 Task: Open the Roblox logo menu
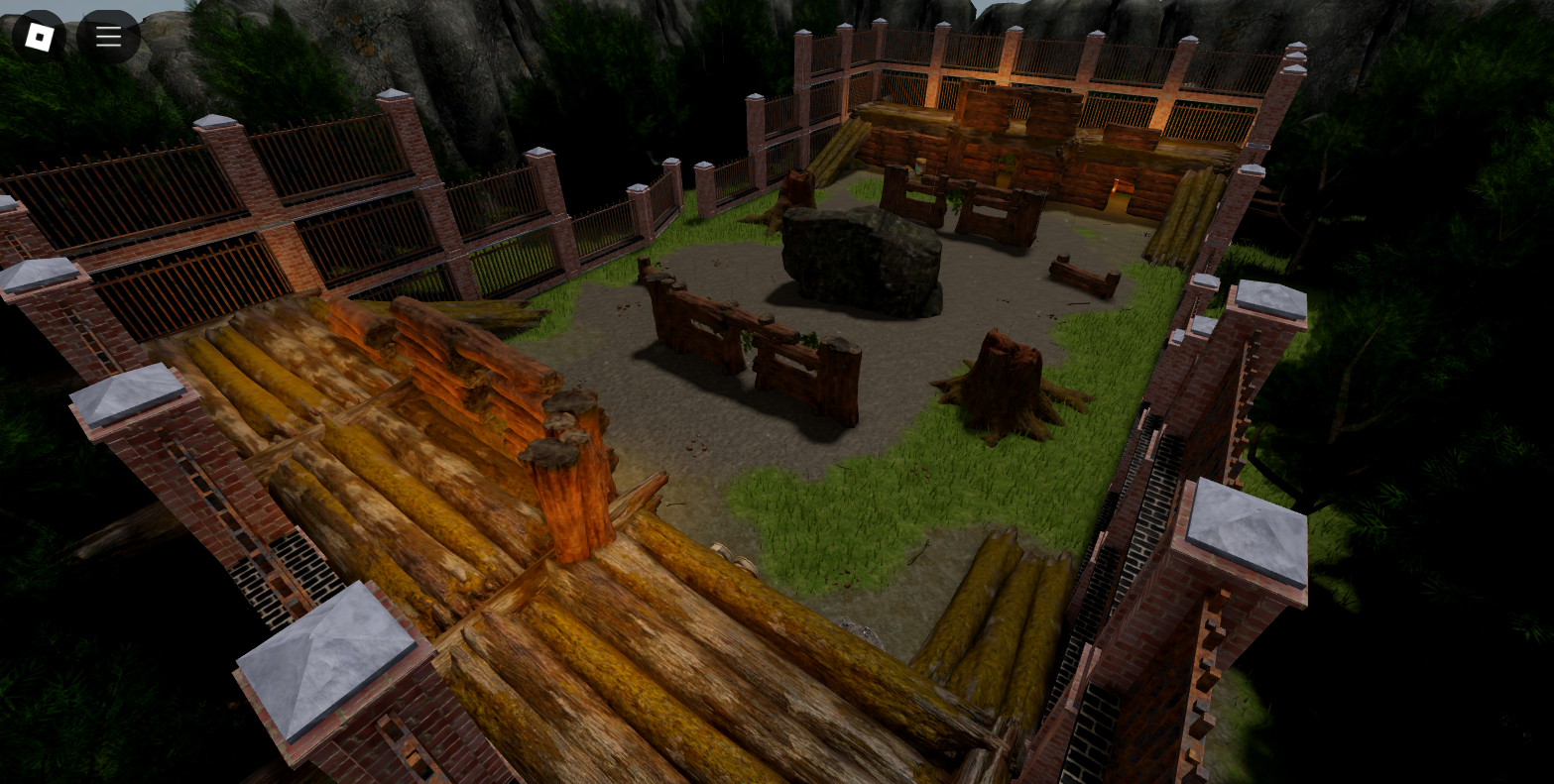click(39, 38)
